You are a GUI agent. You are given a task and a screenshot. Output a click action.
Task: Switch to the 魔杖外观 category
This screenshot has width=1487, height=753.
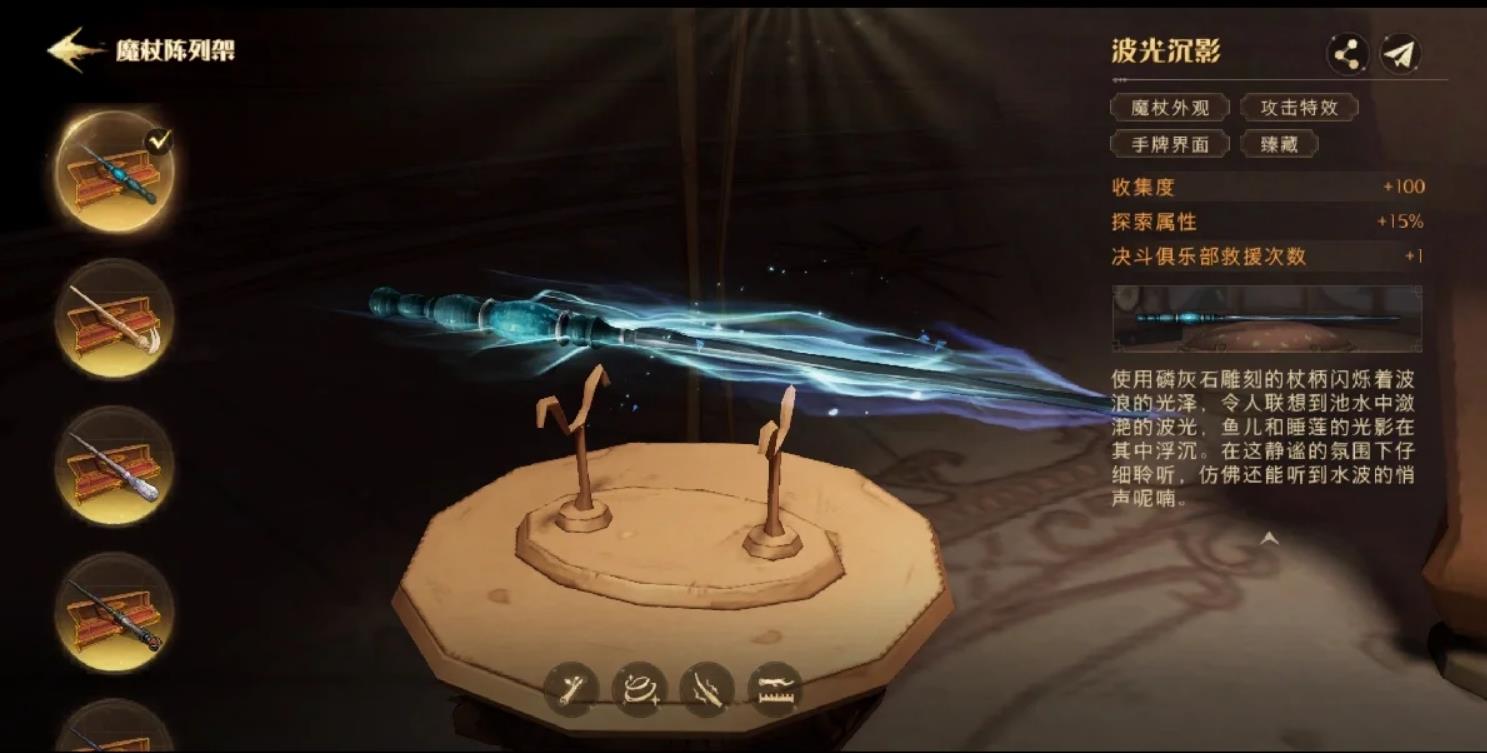tap(1168, 108)
